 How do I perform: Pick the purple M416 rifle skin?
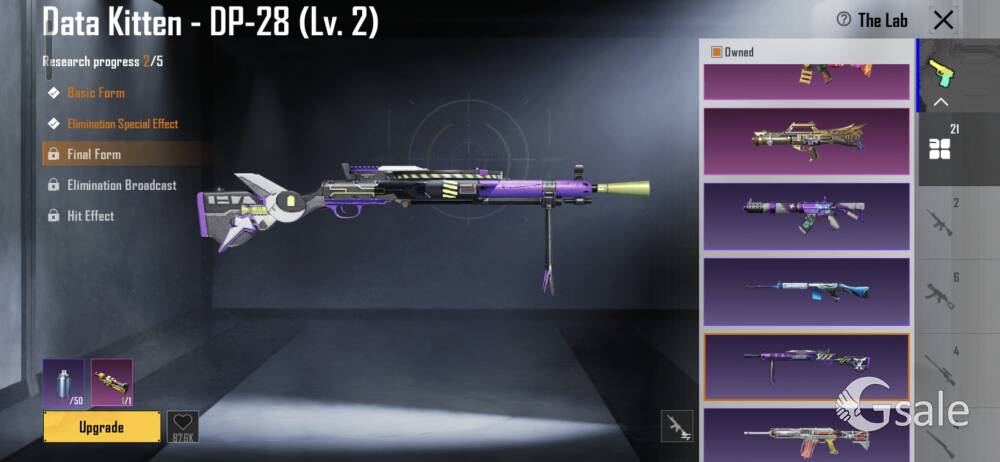click(806, 215)
